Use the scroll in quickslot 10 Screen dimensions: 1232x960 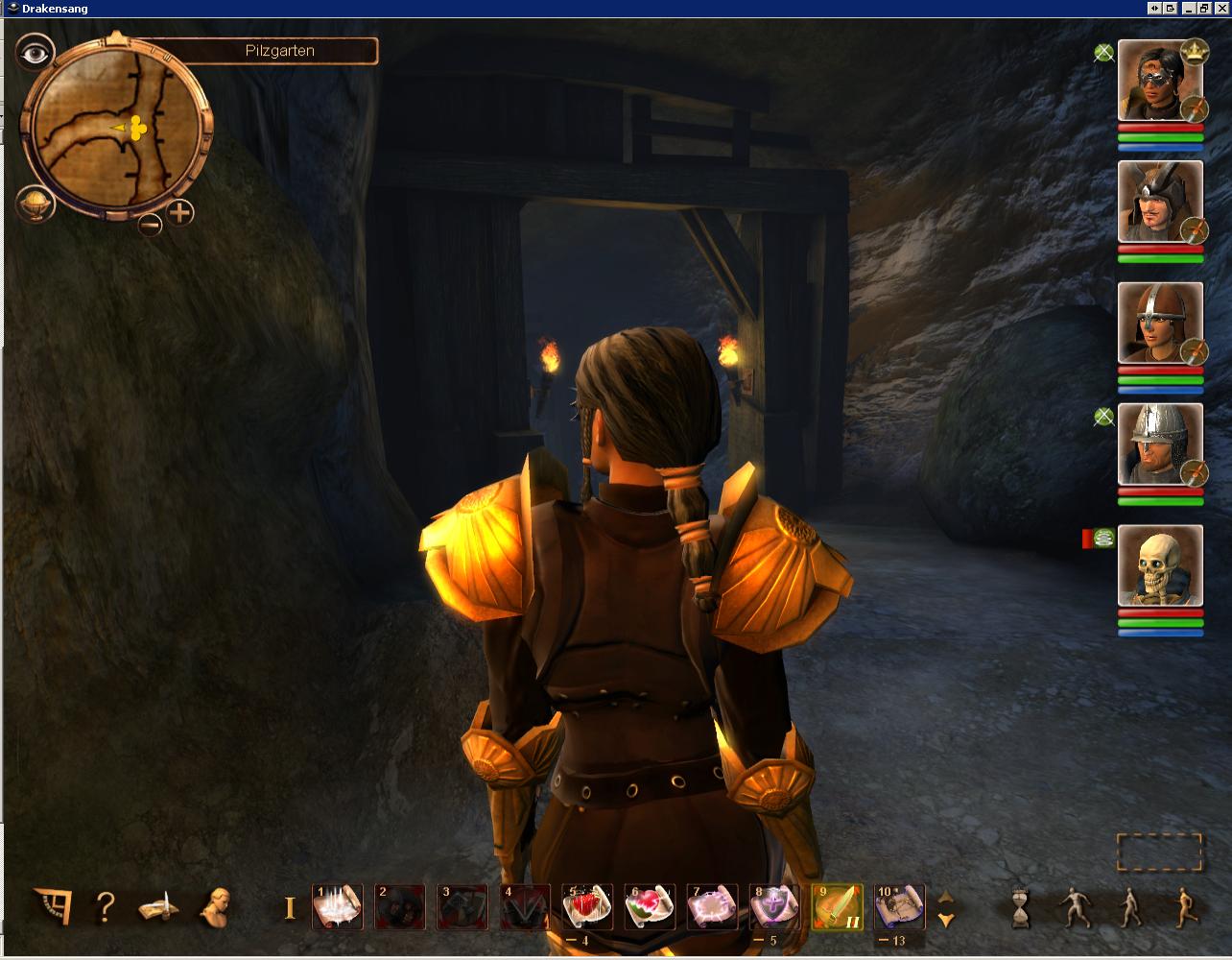pyautogui.click(x=899, y=907)
